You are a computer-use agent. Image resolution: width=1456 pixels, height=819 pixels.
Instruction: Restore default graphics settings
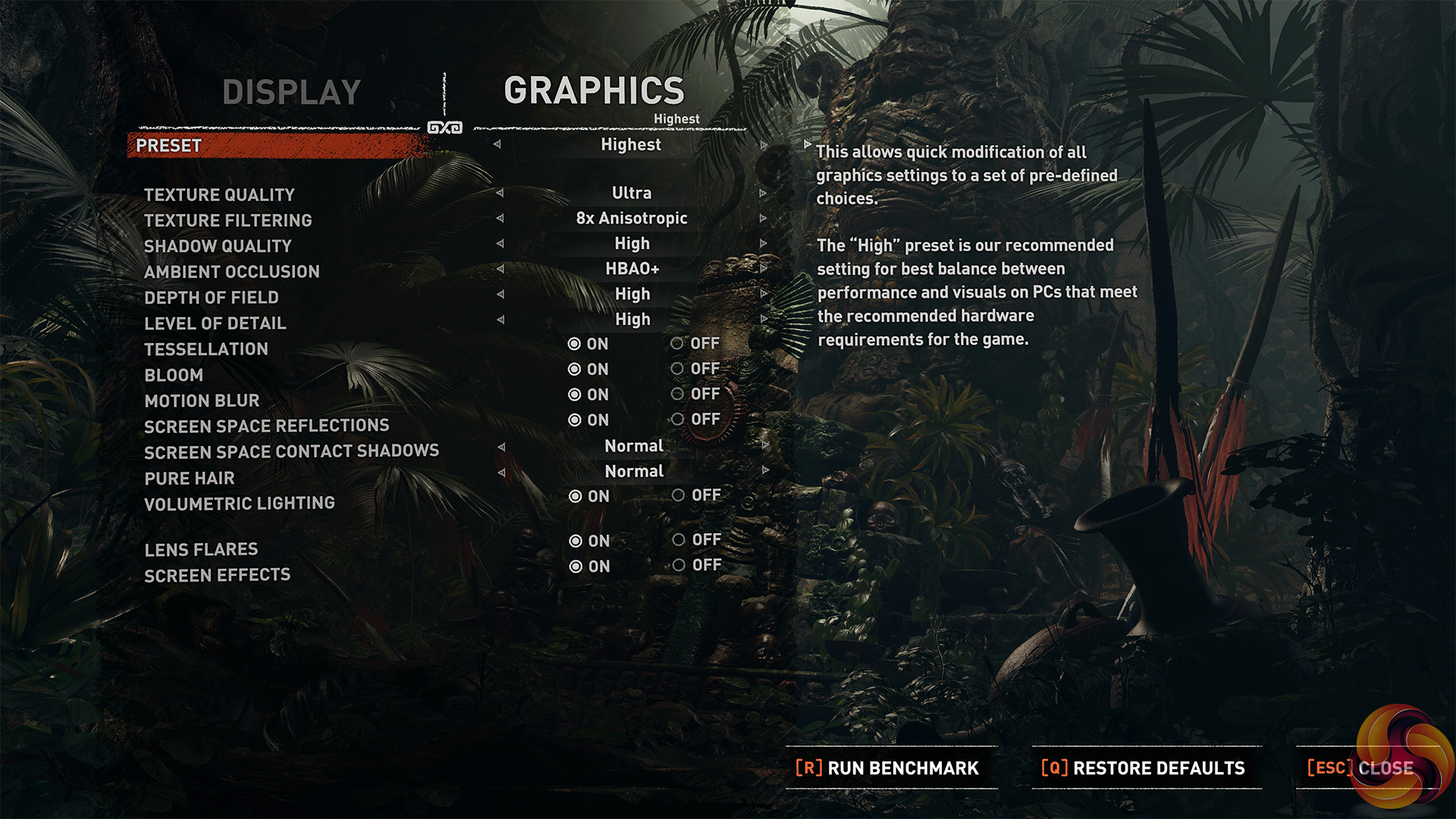(x=1144, y=768)
